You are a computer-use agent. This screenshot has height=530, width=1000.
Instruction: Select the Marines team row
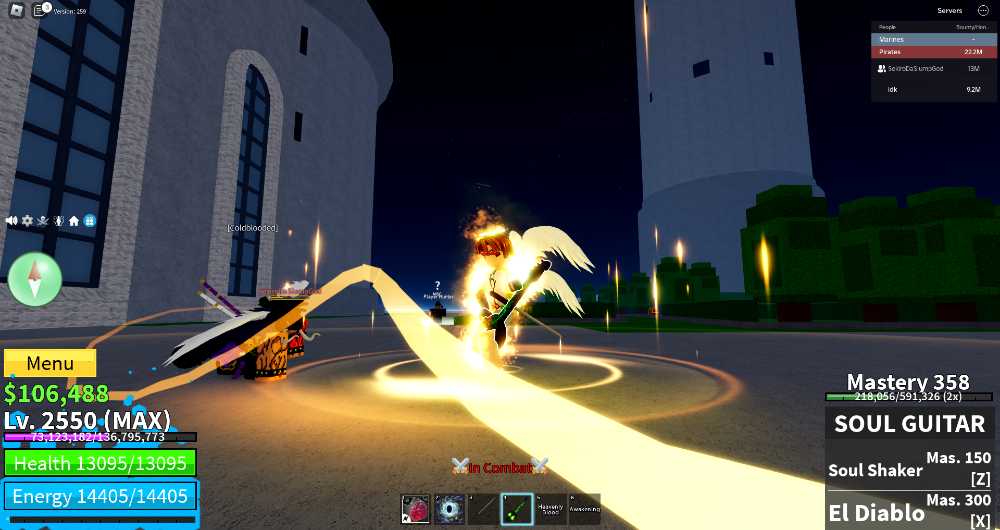(x=932, y=39)
